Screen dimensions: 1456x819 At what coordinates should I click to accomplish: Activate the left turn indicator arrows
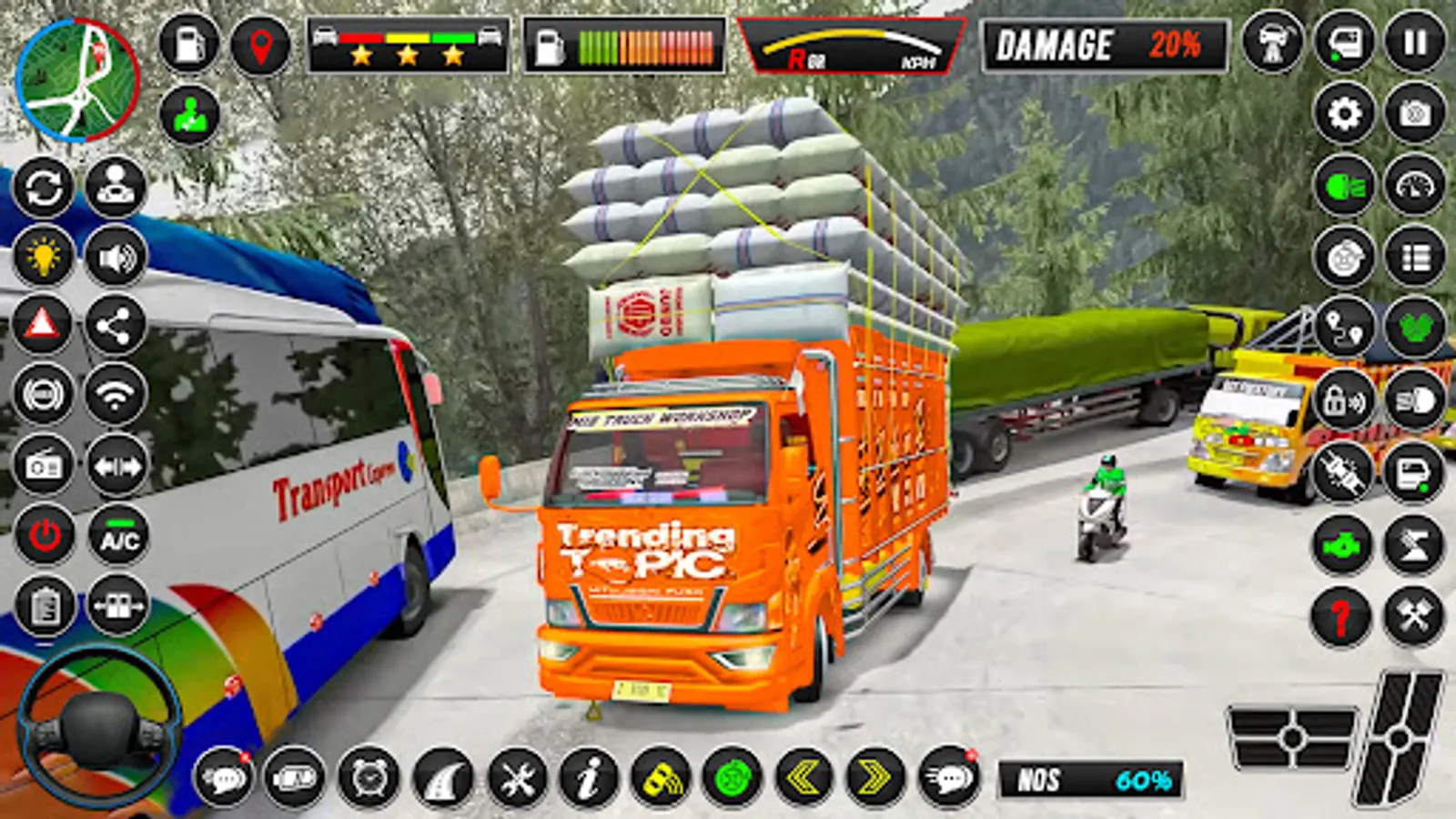[804, 778]
